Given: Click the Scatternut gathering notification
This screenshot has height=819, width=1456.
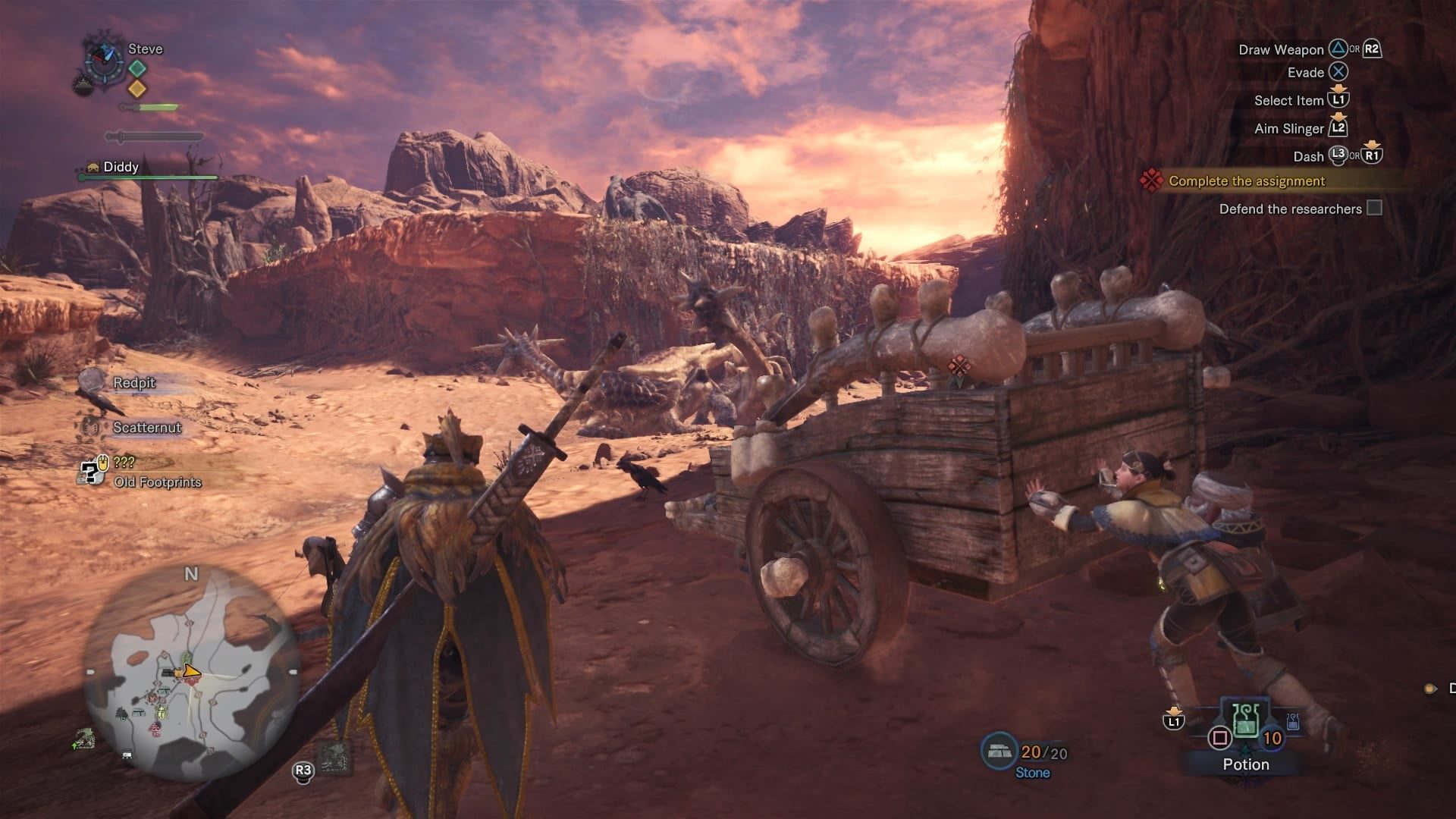Looking at the screenshot, I should tap(146, 428).
